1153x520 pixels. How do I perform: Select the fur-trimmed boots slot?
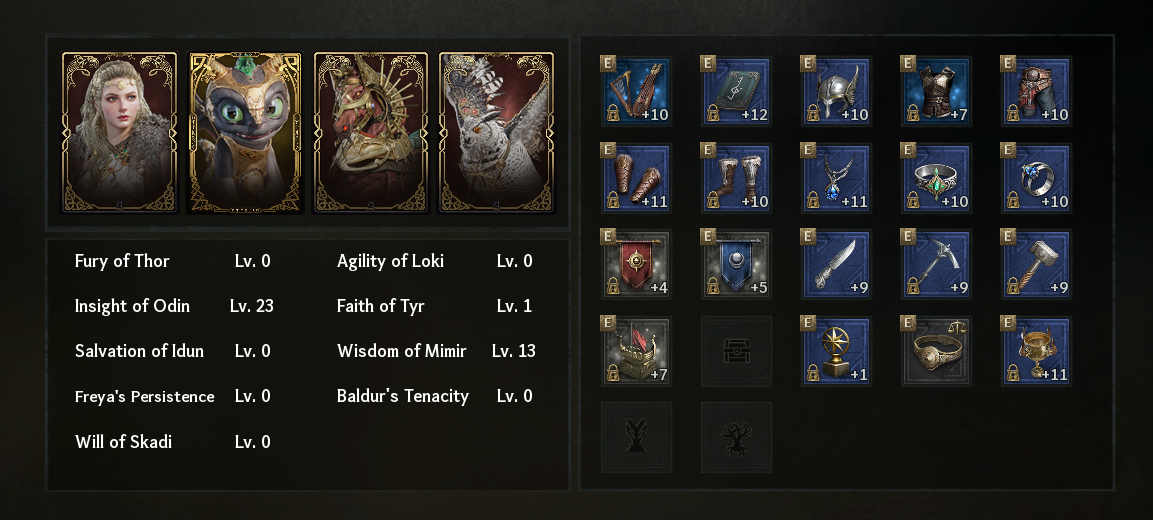(x=736, y=179)
